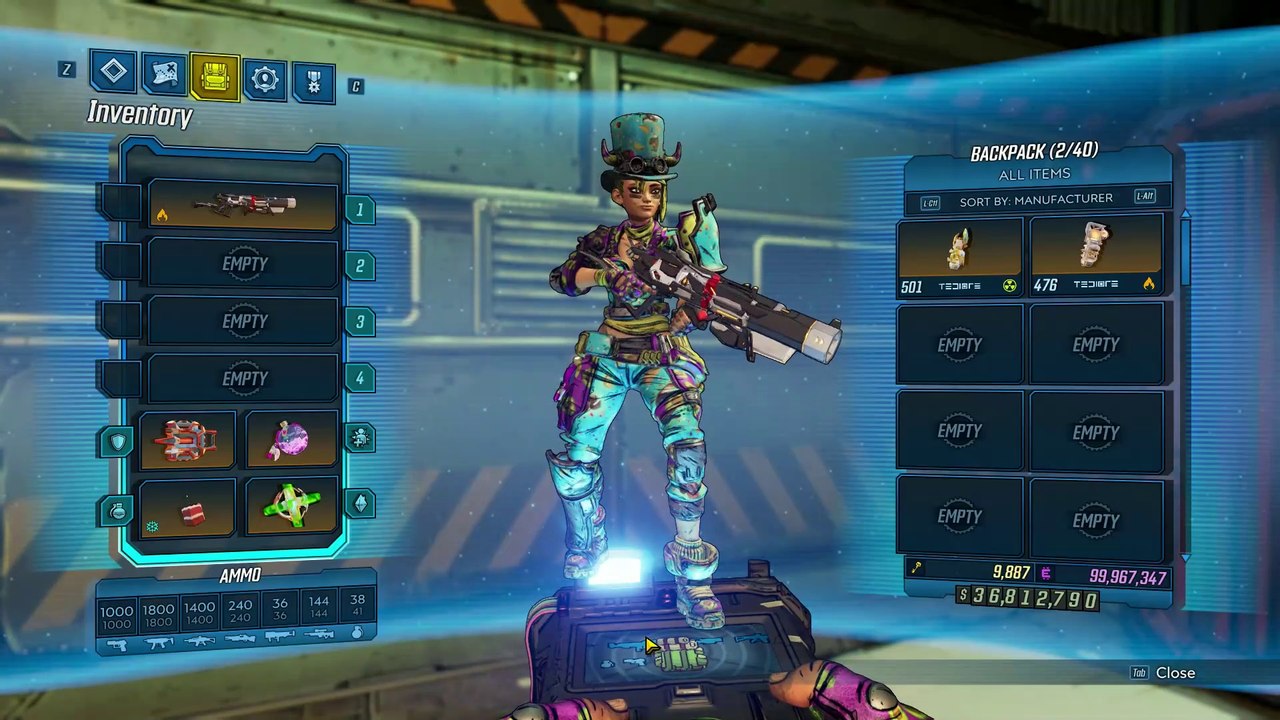This screenshot has height=720, width=1280.
Task: Pick the 476 Tediore incendiary backpack item
Action: [x=1096, y=257]
